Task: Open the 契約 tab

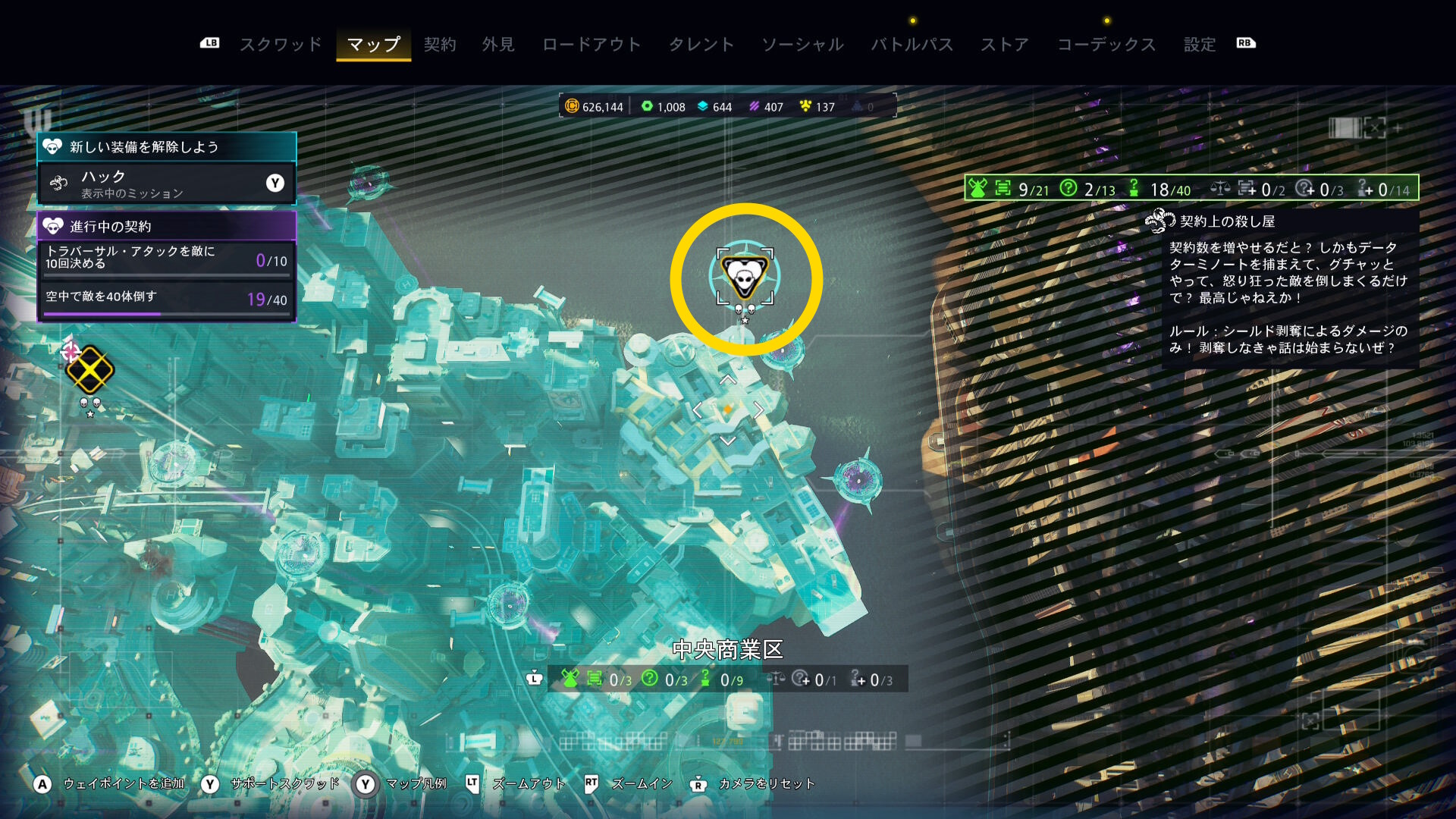Action: [440, 45]
